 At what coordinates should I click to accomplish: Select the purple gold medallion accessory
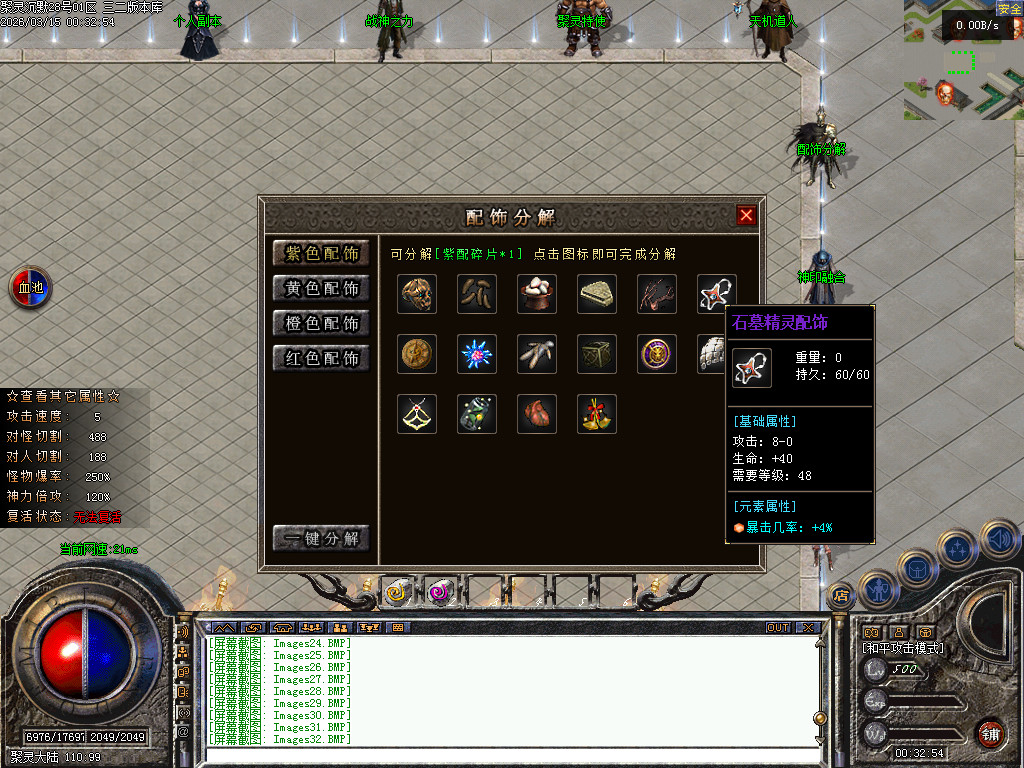pos(657,354)
